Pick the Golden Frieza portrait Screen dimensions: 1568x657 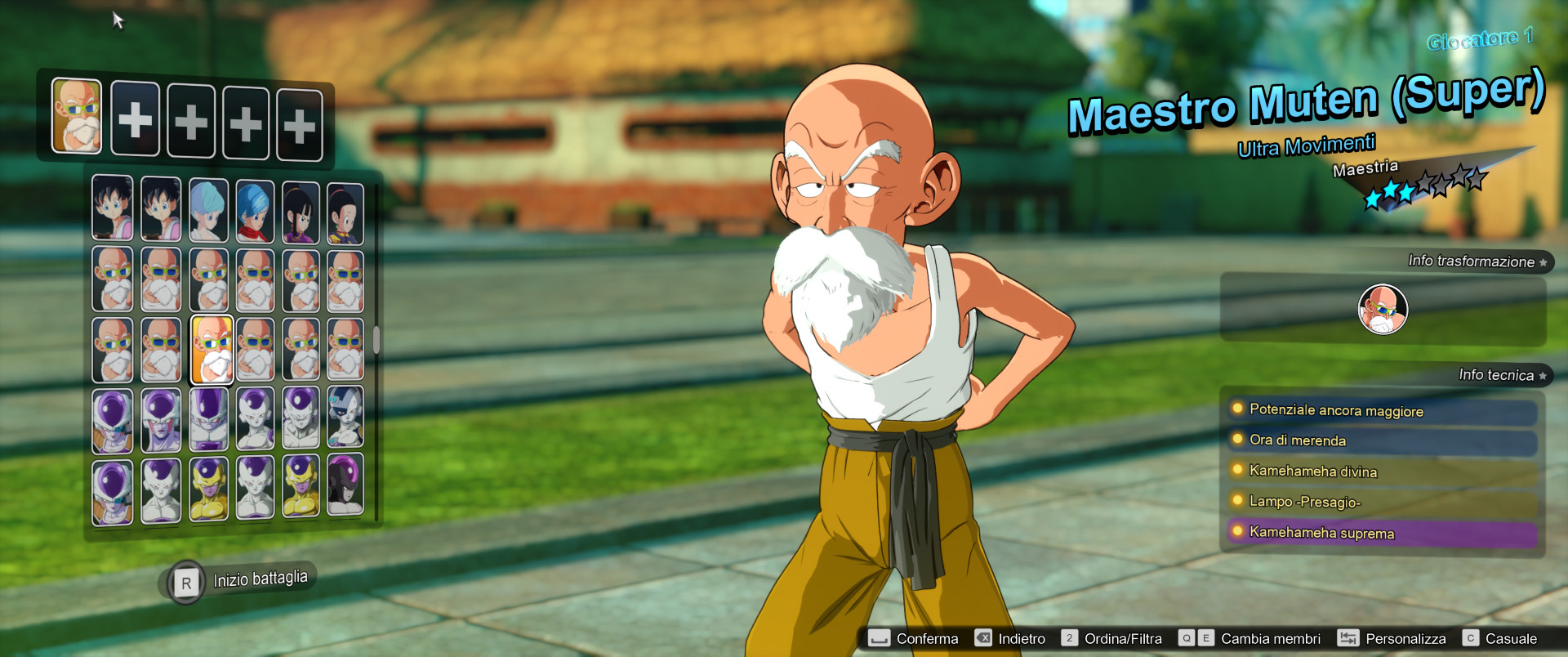point(207,490)
